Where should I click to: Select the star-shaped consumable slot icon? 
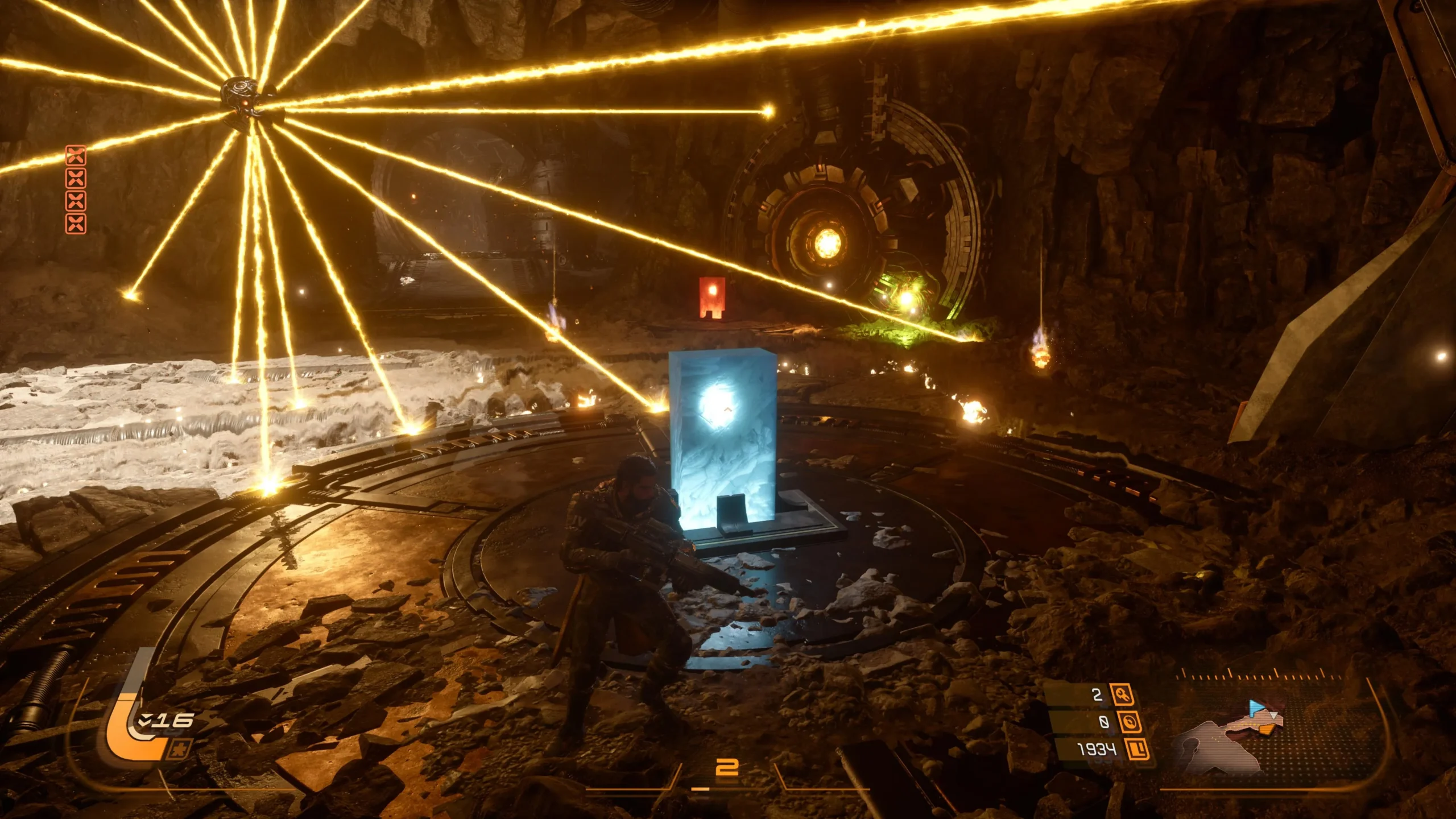coord(179,750)
